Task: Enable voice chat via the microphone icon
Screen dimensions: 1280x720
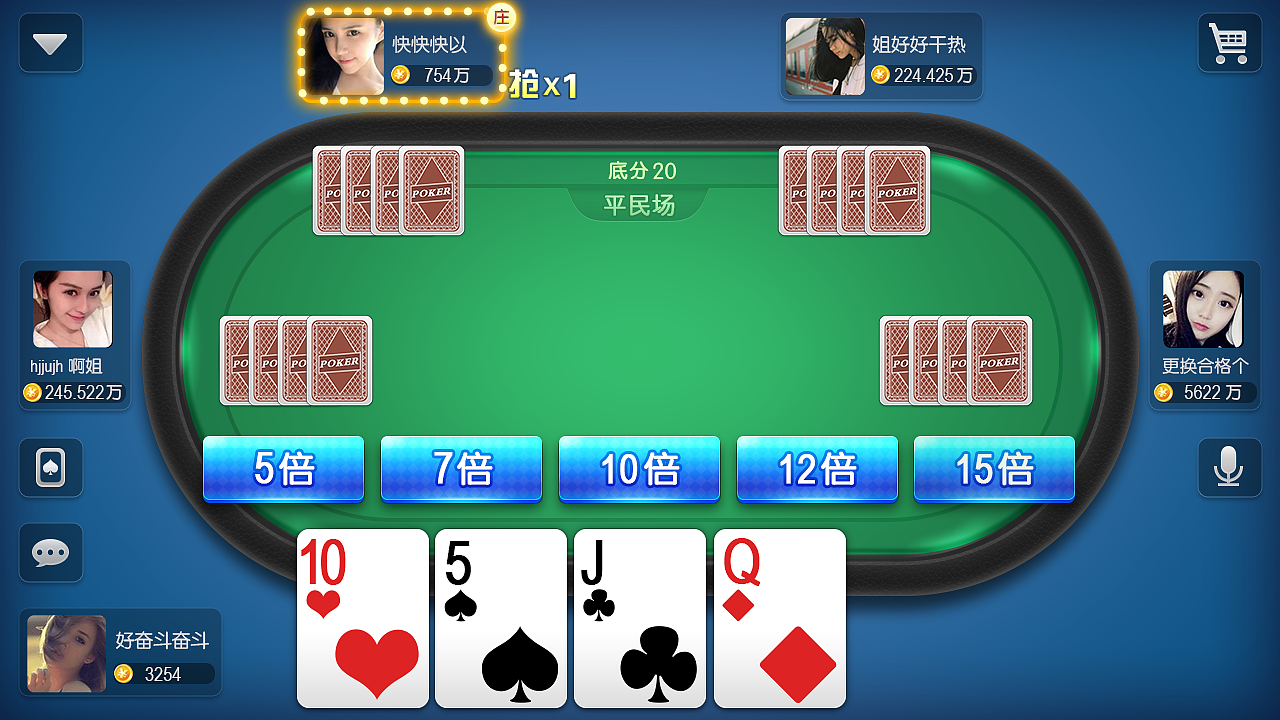Action: tap(1229, 468)
